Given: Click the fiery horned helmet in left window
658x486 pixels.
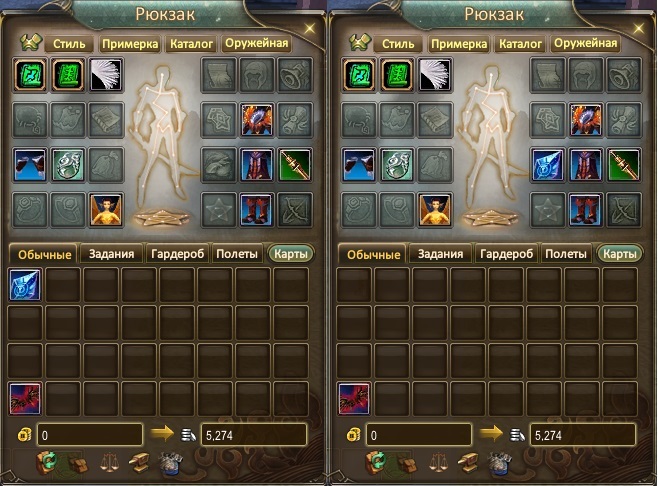Looking at the screenshot, I should [256, 119].
